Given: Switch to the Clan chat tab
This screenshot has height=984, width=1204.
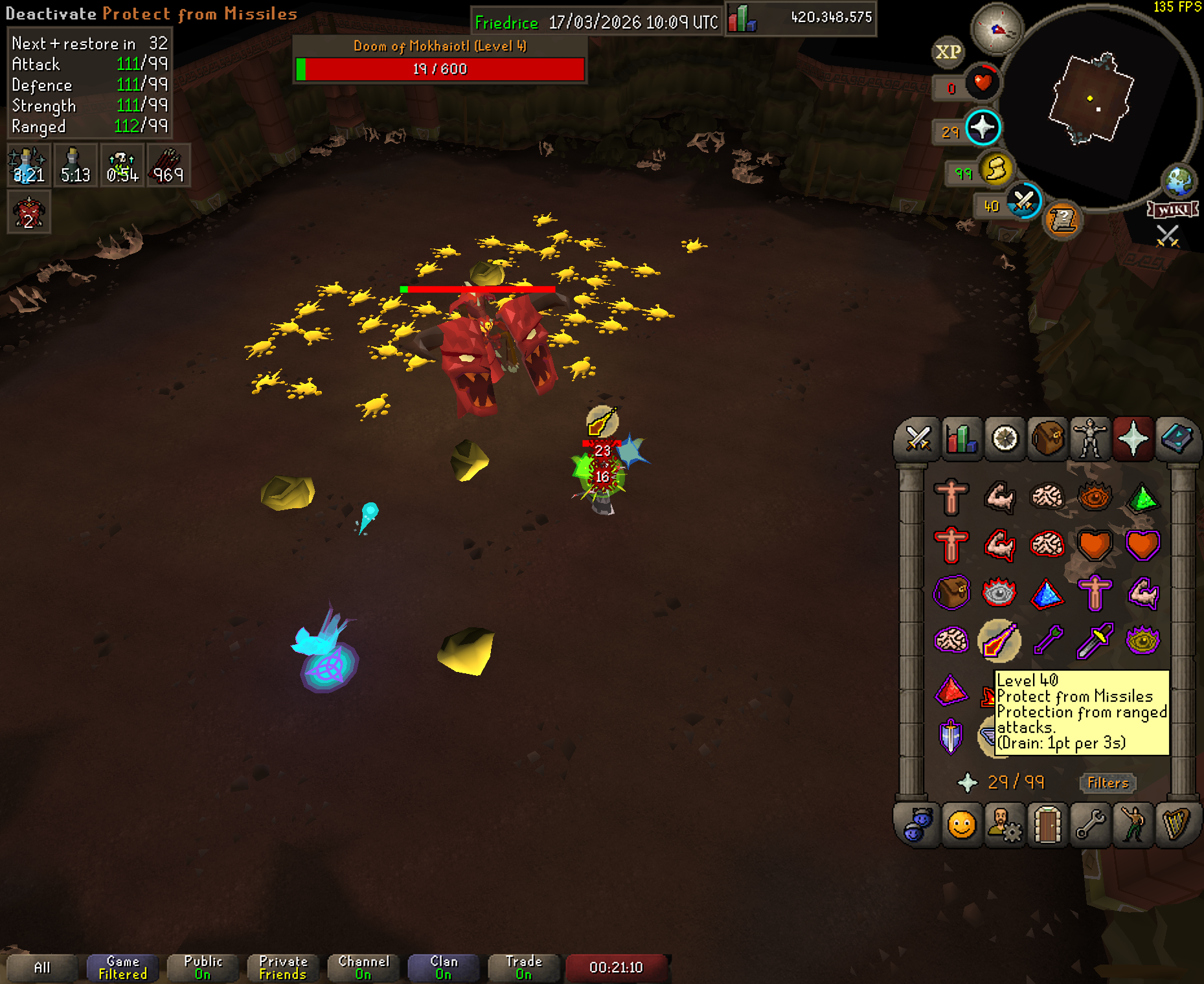Looking at the screenshot, I should 444,968.
